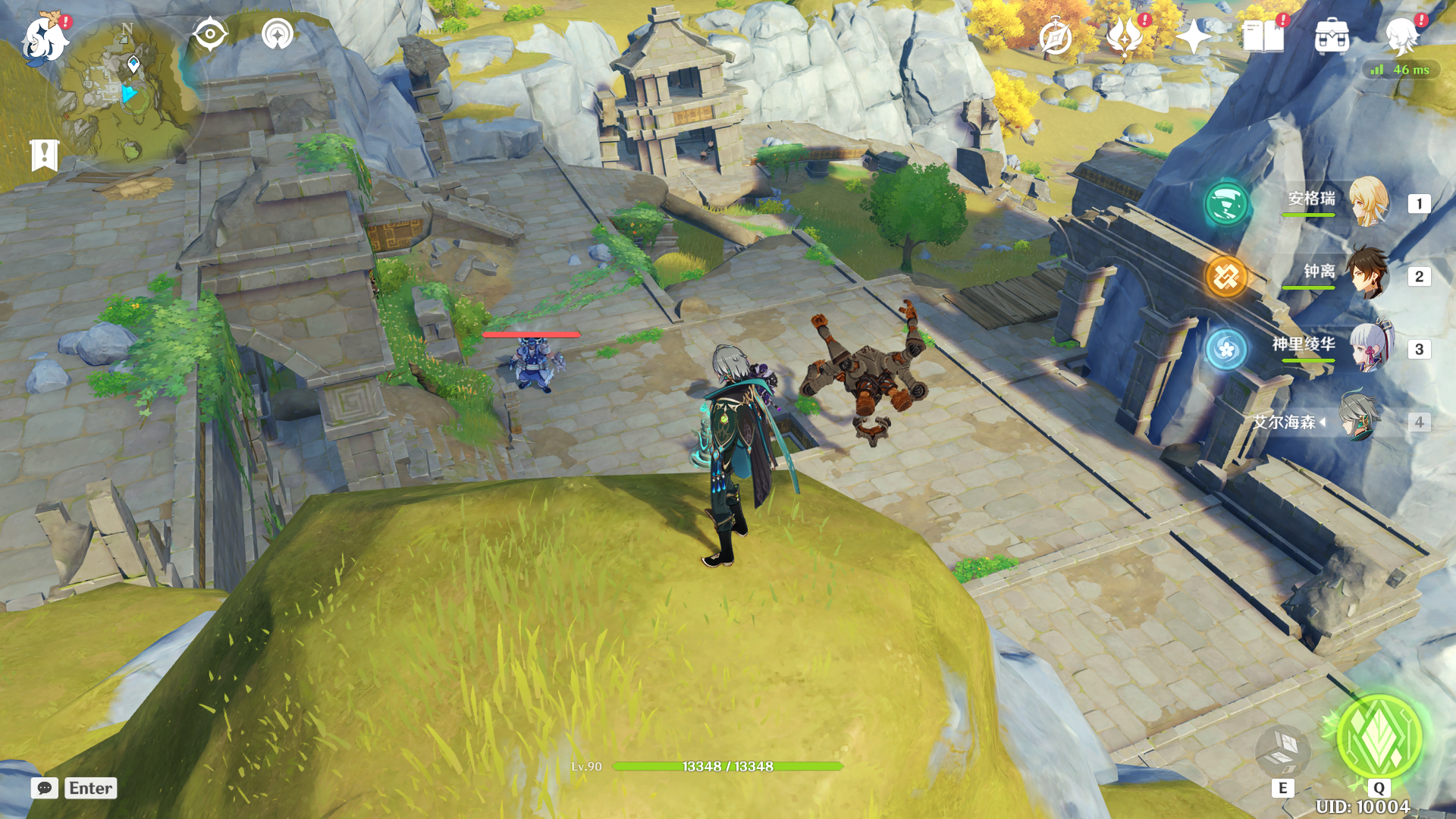Open the Wish four-pointed star icon

[1194, 36]
